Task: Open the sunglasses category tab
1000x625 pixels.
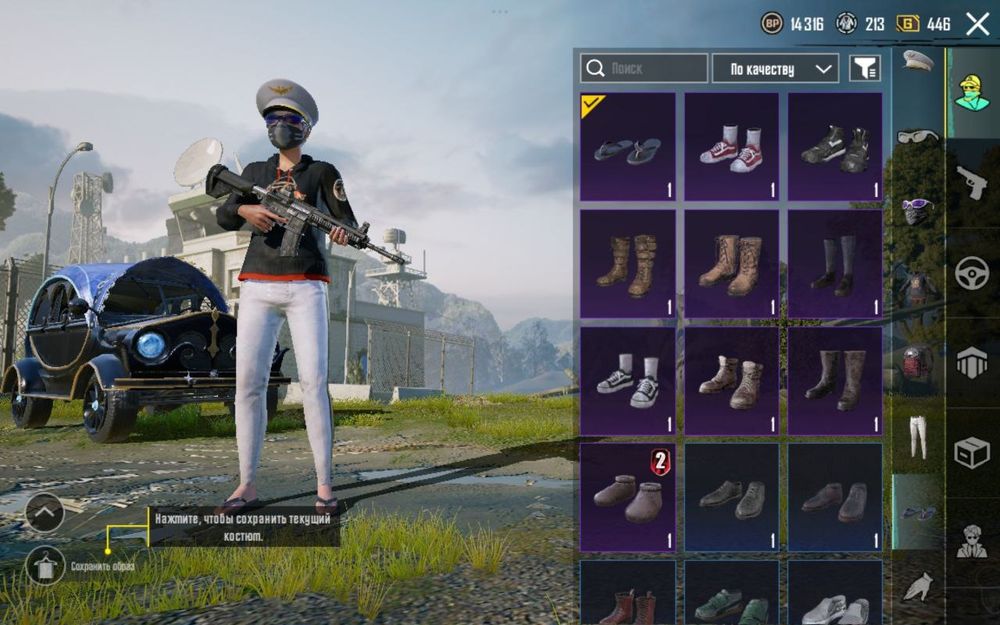Action: click(917, 136)
